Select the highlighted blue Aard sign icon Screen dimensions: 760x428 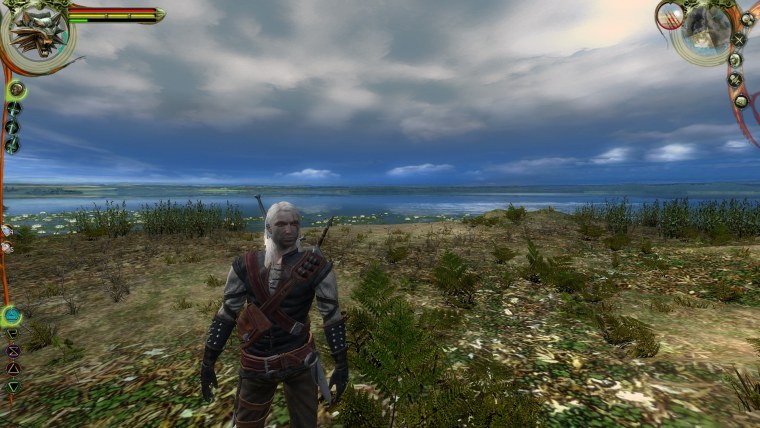(11, 317)
